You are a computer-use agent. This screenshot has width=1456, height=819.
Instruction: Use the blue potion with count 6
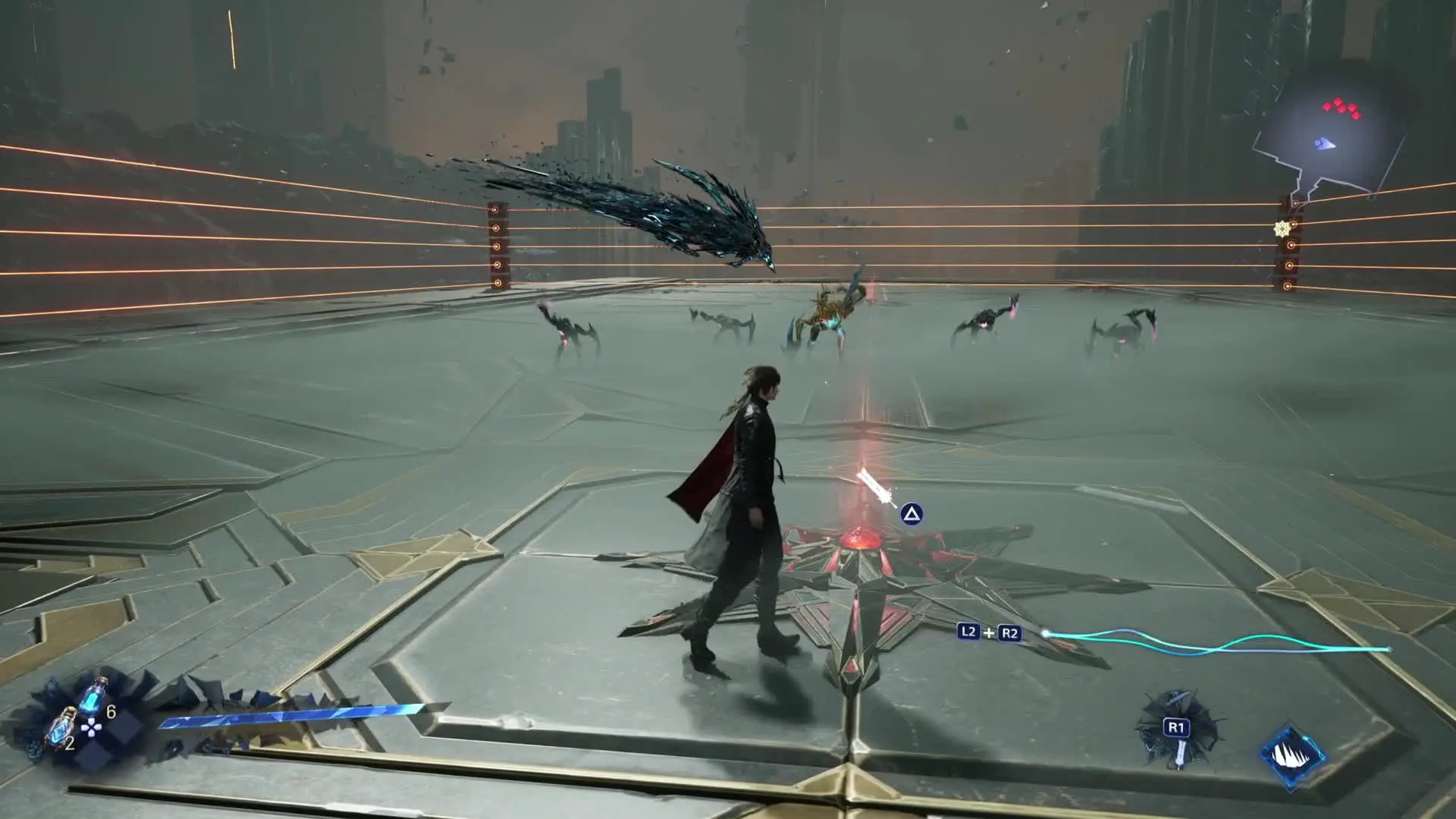pos(94,696)
